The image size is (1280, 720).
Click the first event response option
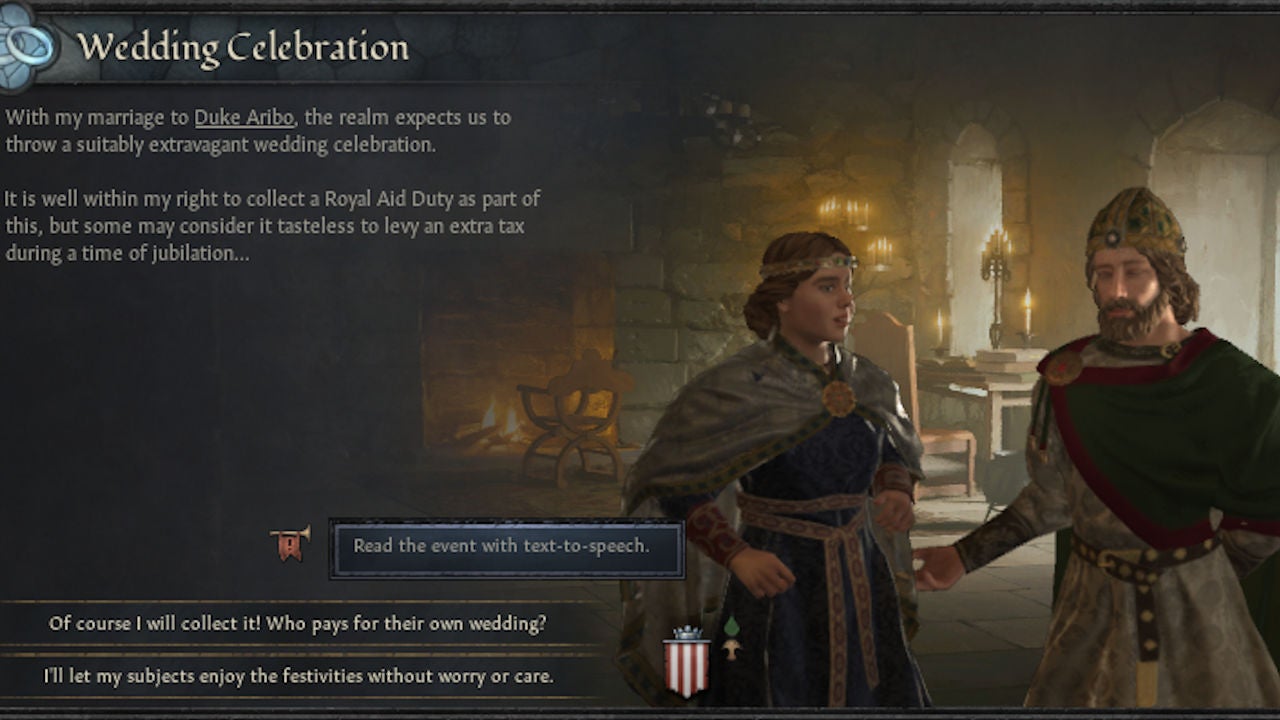click(x=300, y=622)
